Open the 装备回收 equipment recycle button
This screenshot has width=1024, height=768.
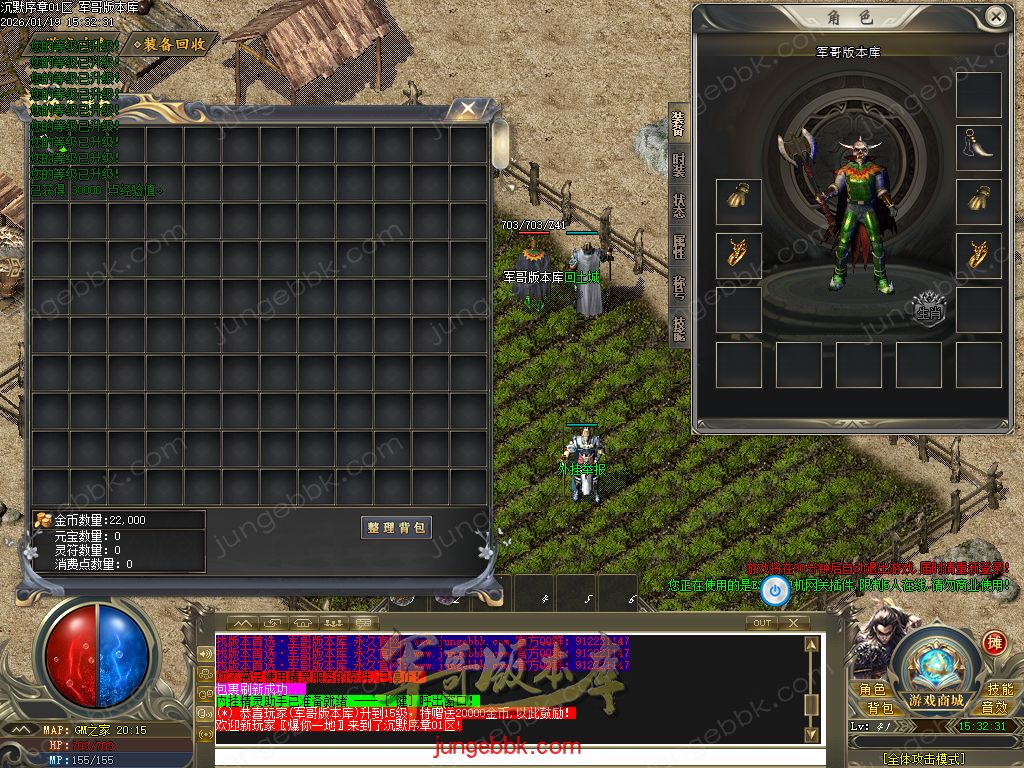[x=176, y=45]
